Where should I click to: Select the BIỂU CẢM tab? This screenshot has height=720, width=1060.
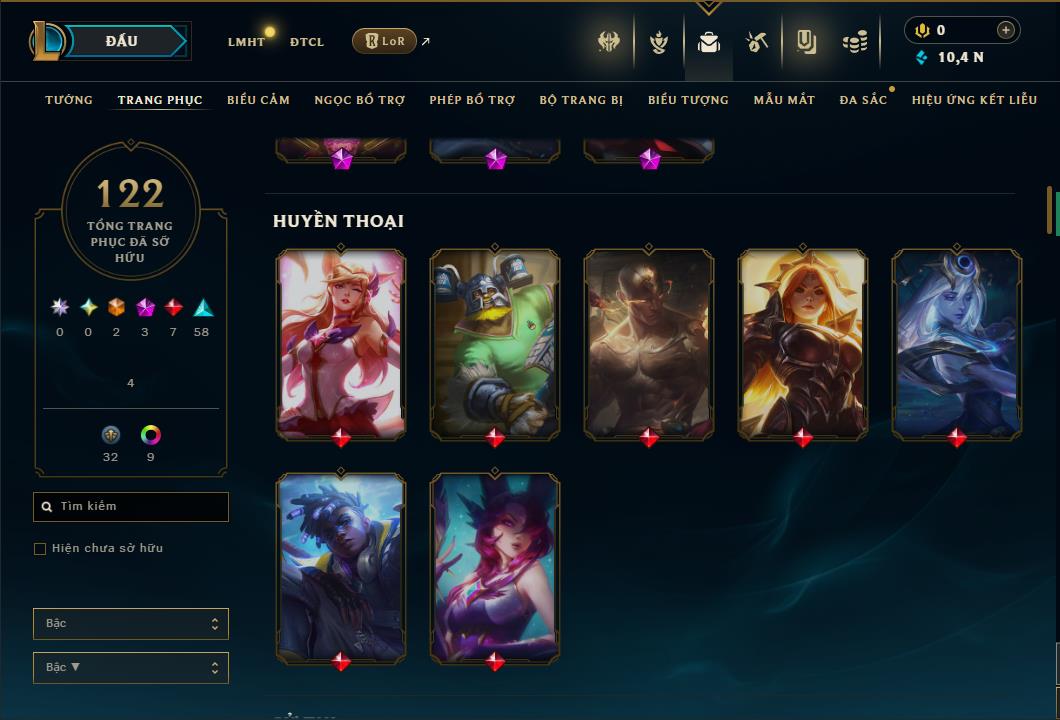[x=258, y=100]
